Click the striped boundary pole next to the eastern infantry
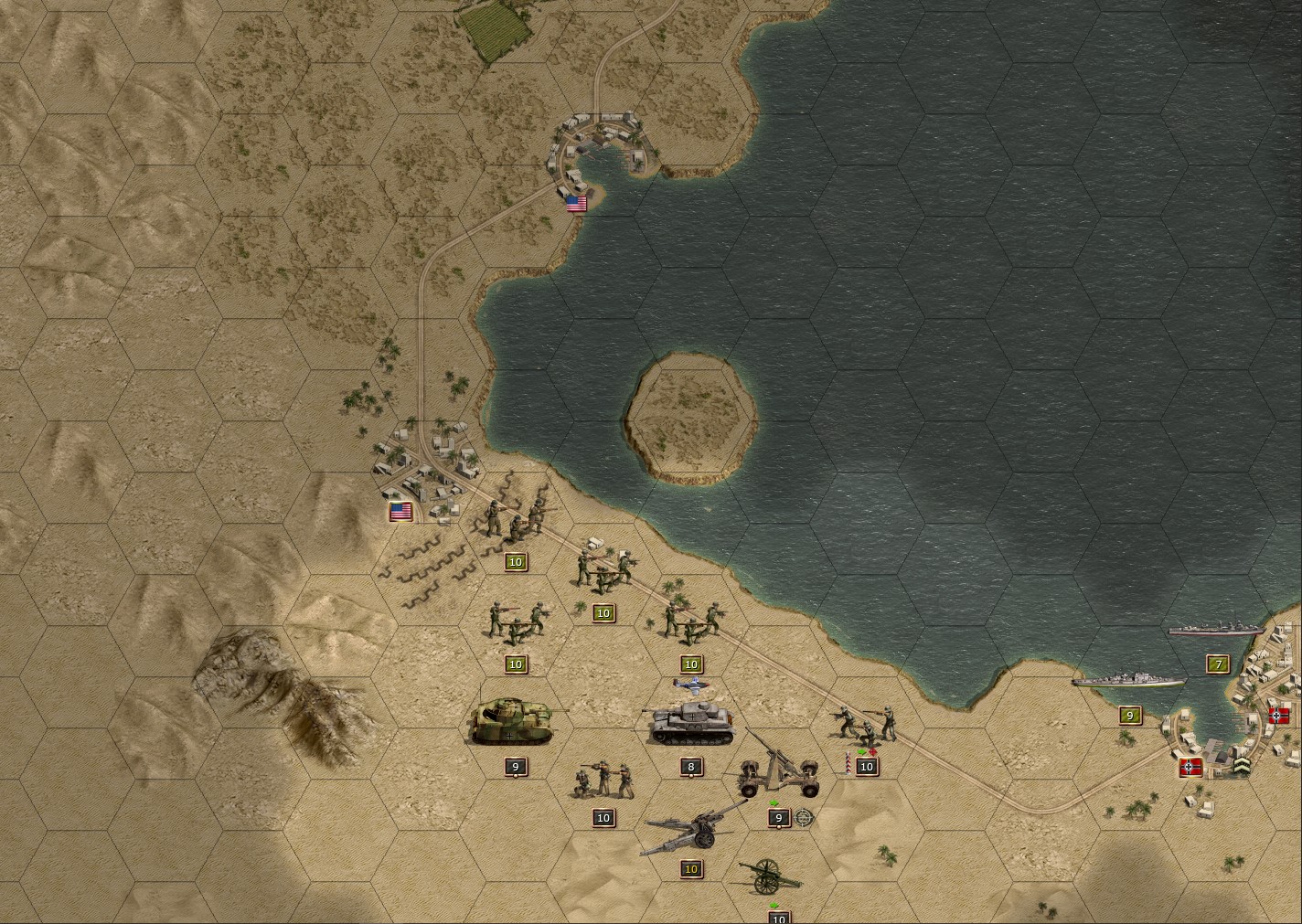1302x924 pixels. pos(848,761)
